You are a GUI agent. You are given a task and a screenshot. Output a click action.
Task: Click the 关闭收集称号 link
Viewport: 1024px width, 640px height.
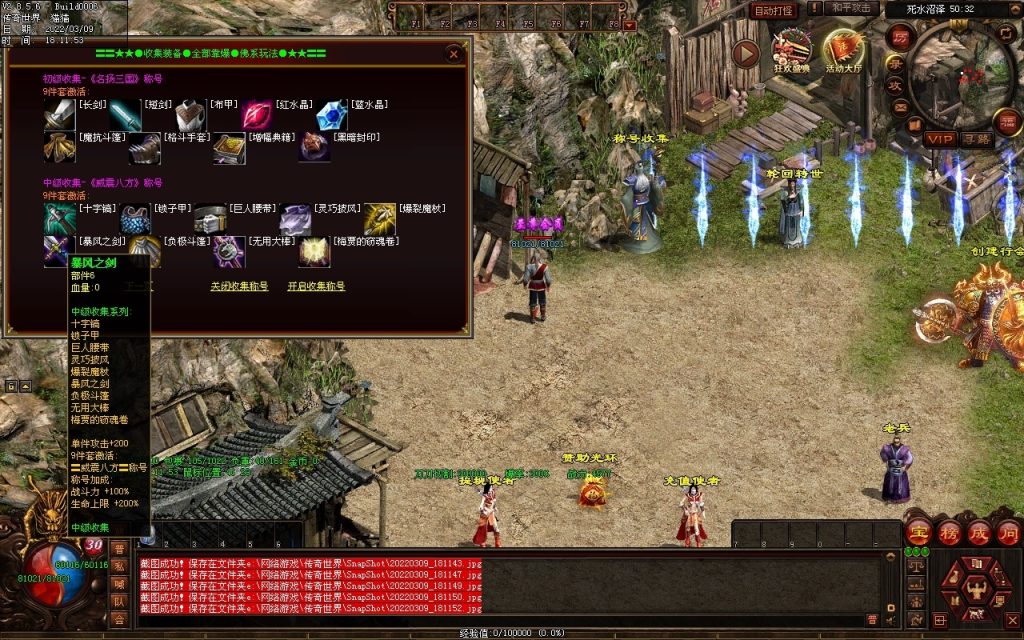click(239, 286)
